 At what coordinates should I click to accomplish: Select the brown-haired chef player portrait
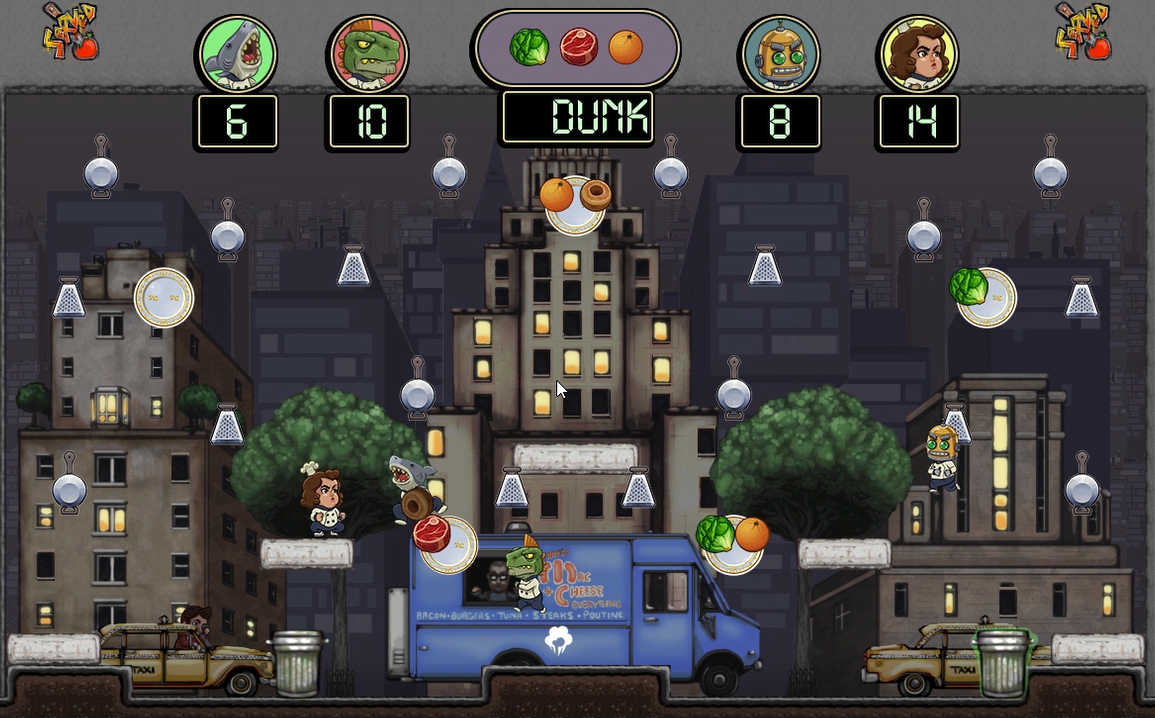click(x=918, y=54)
